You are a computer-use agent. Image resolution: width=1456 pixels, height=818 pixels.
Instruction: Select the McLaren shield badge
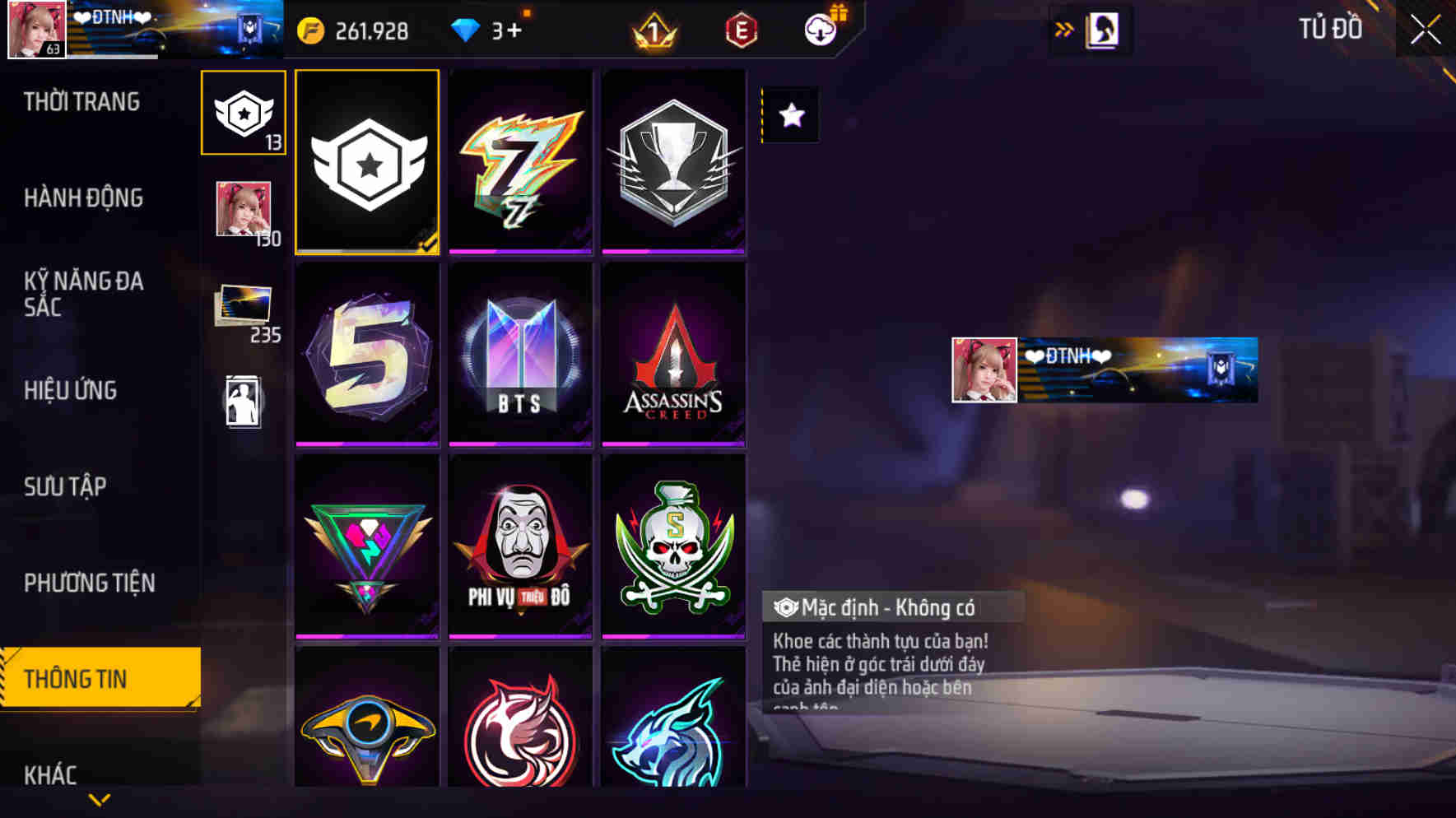tap(366, 731)
